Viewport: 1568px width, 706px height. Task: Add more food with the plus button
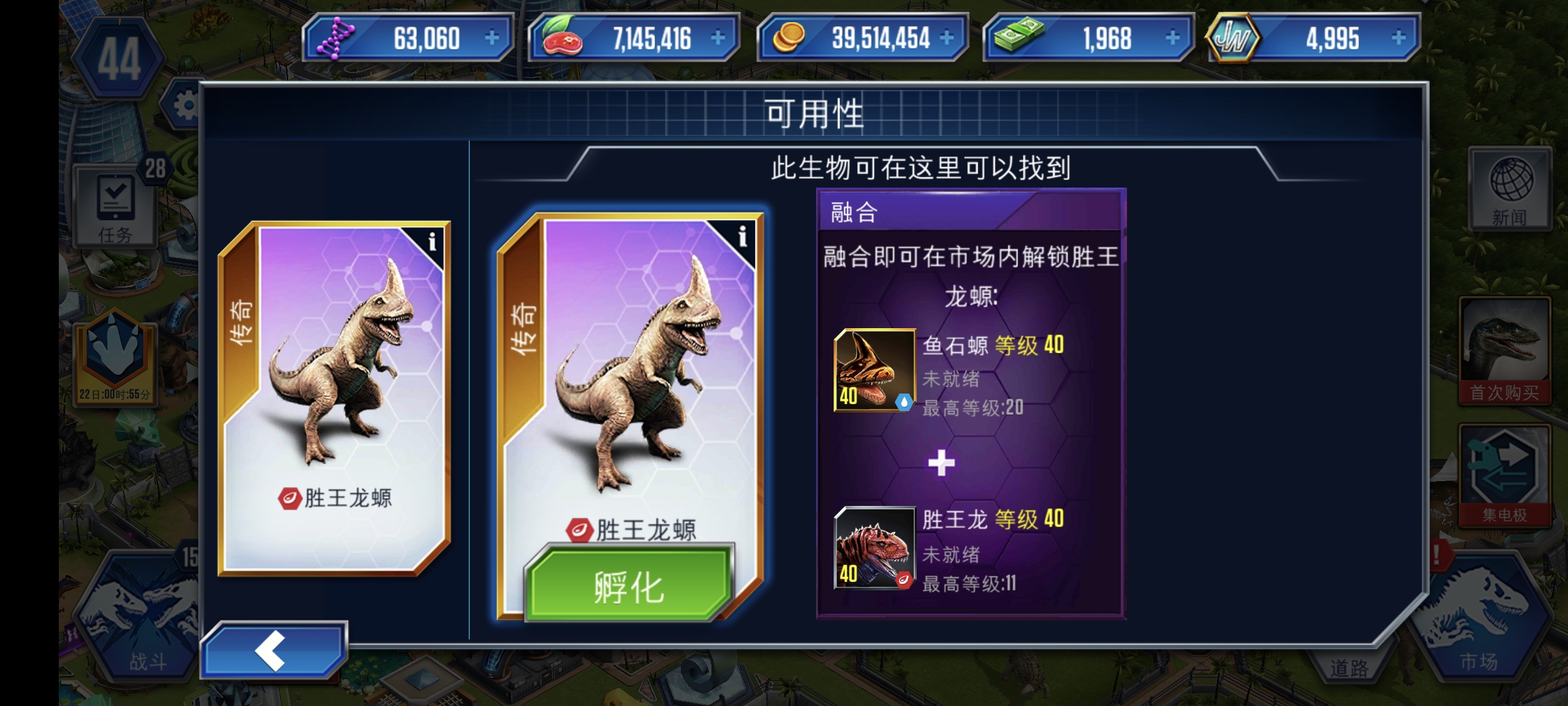click(717, 38)
